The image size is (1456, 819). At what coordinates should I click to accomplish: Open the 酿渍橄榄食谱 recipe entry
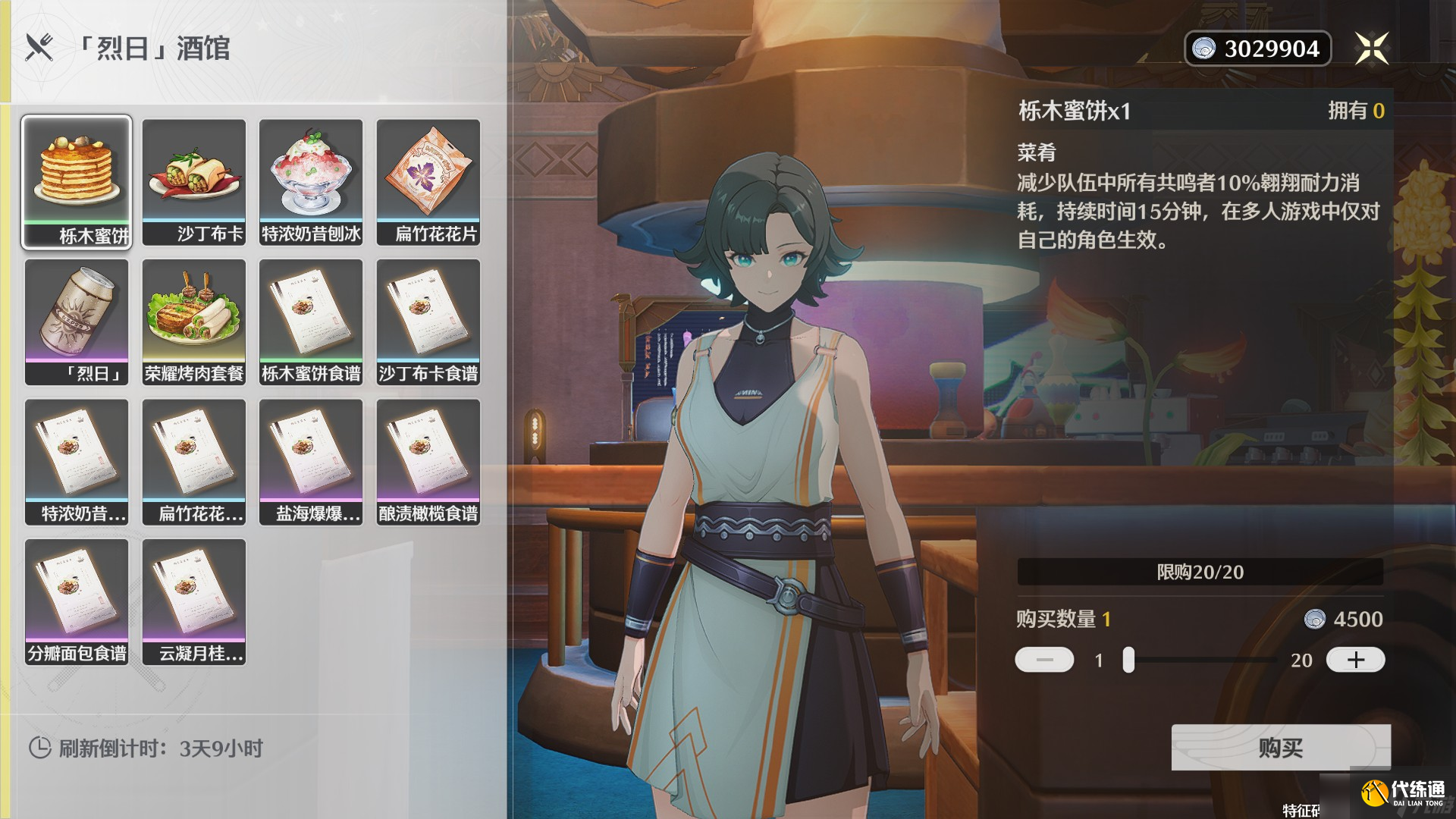[428, 461]
